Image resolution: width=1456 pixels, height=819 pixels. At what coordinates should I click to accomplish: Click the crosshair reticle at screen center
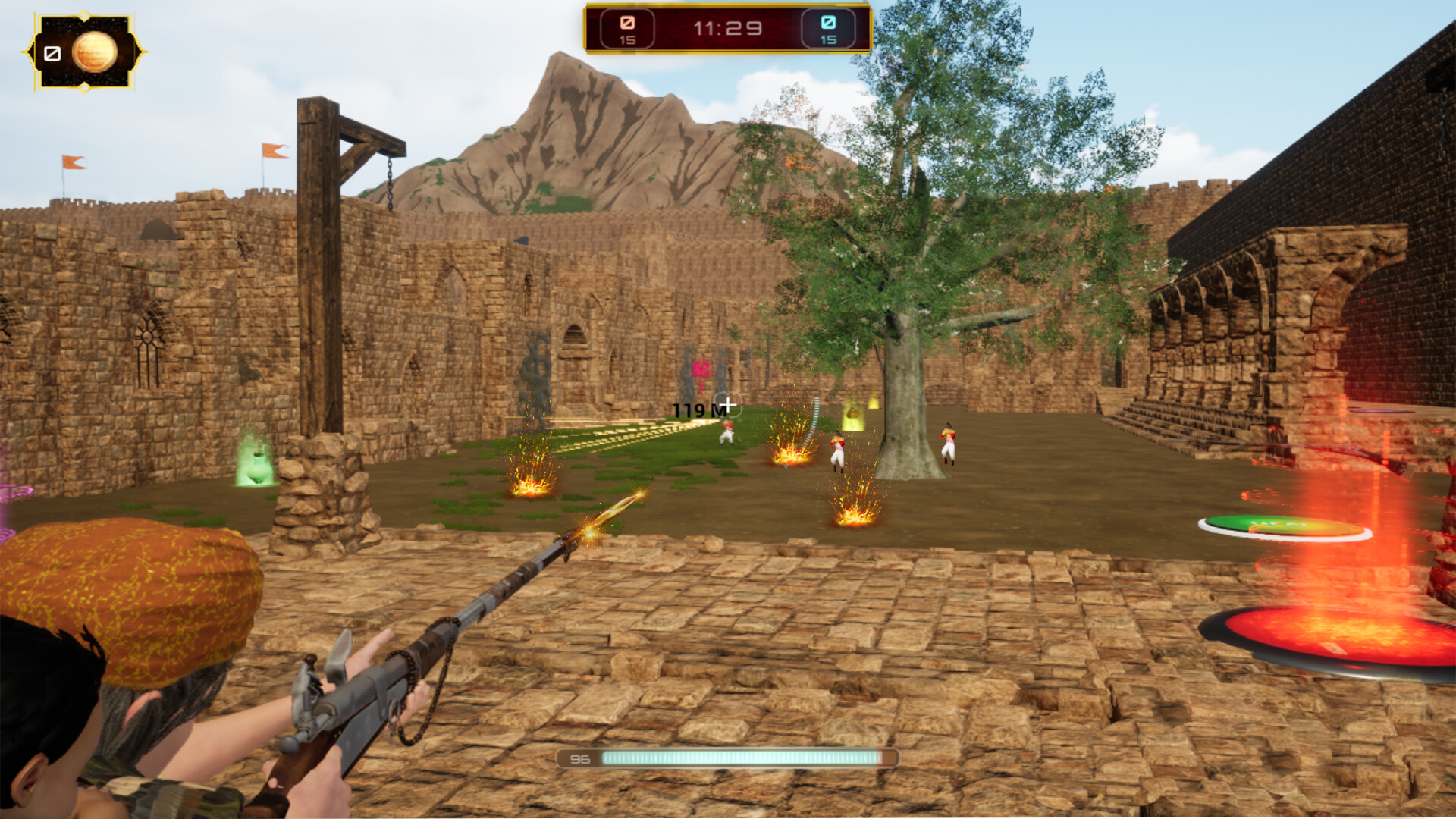pyautogui.click(x=728, y=404)
